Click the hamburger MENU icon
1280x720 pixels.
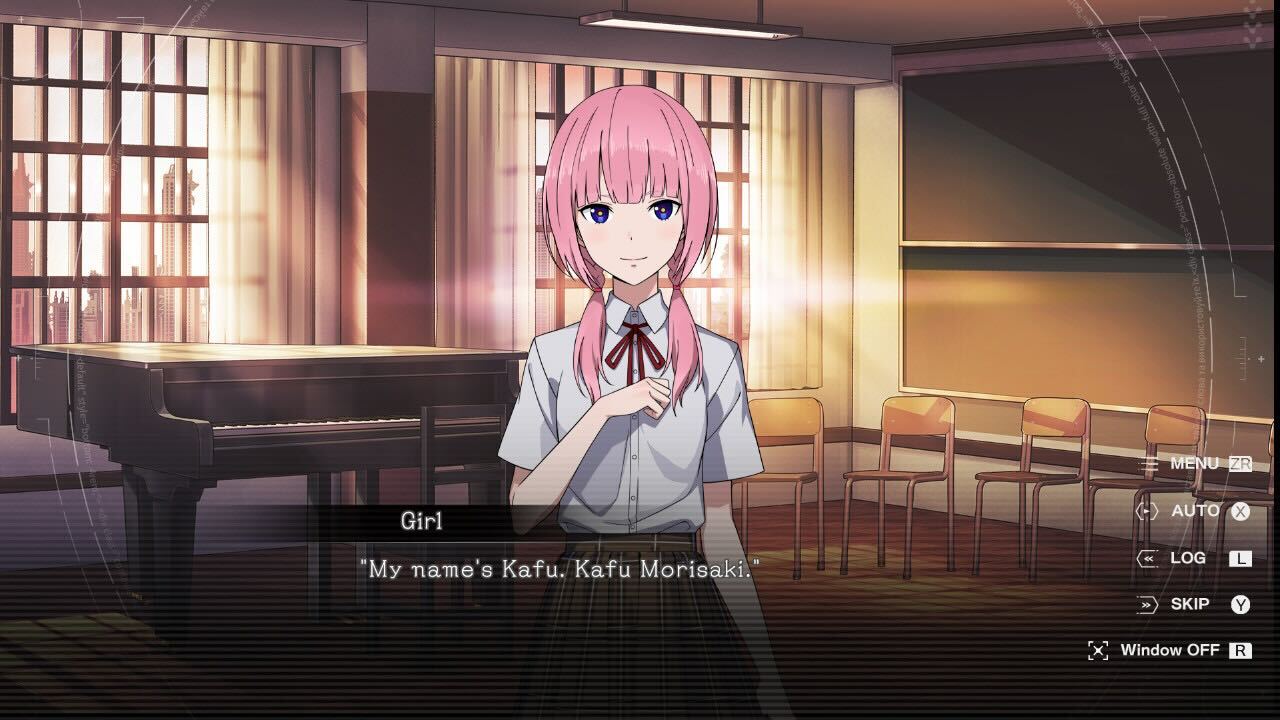point(1151,464)
